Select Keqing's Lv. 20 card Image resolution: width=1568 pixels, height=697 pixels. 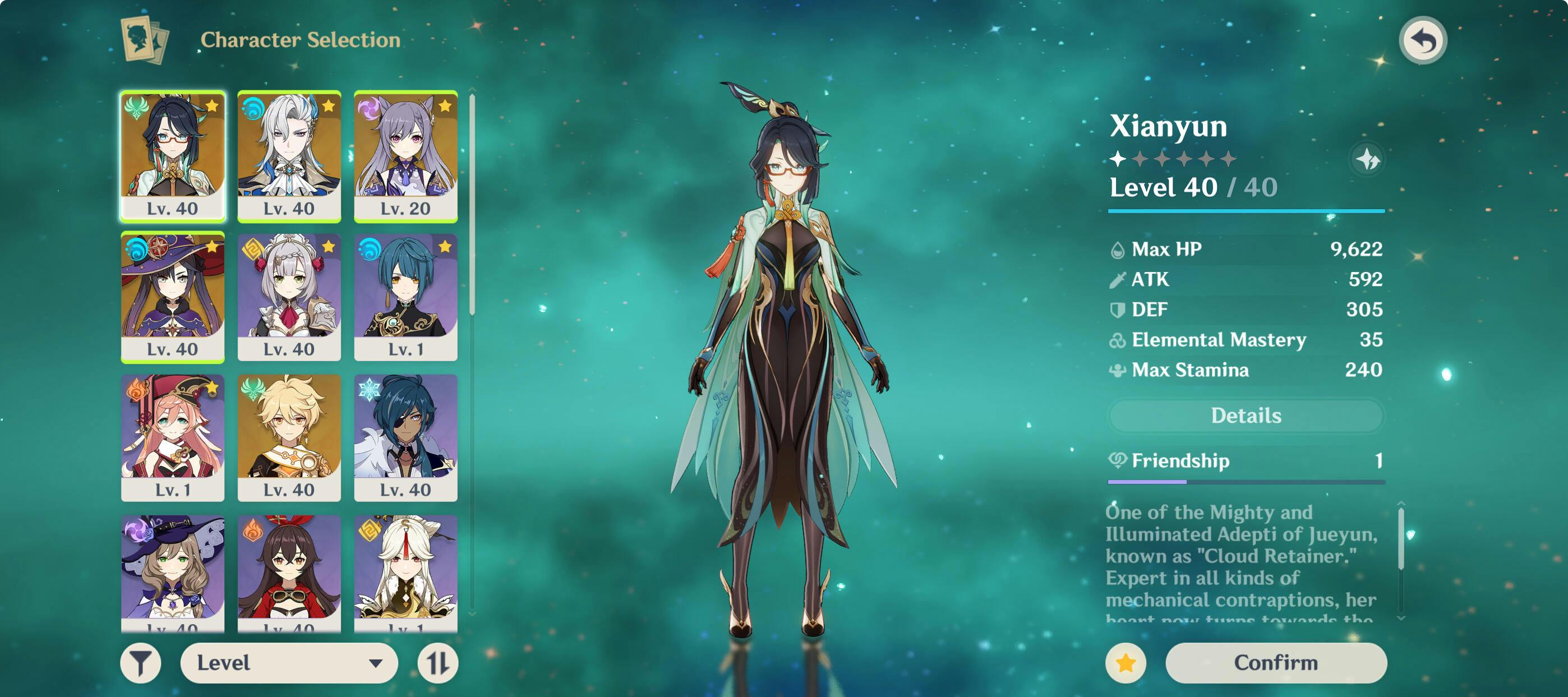pyautogui.click(x=405, y=156)
